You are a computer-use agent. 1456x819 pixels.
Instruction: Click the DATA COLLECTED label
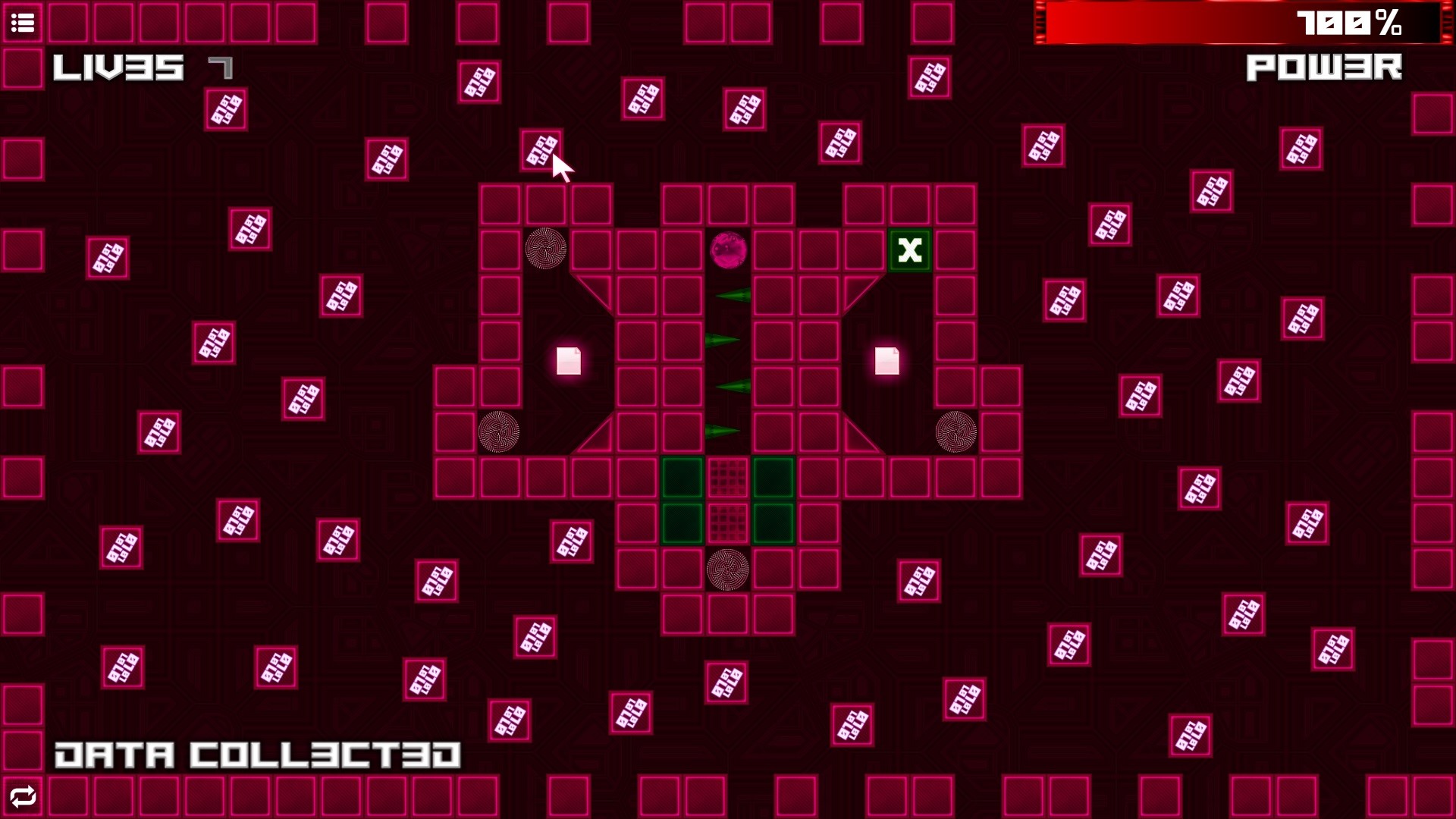[258, 753]
